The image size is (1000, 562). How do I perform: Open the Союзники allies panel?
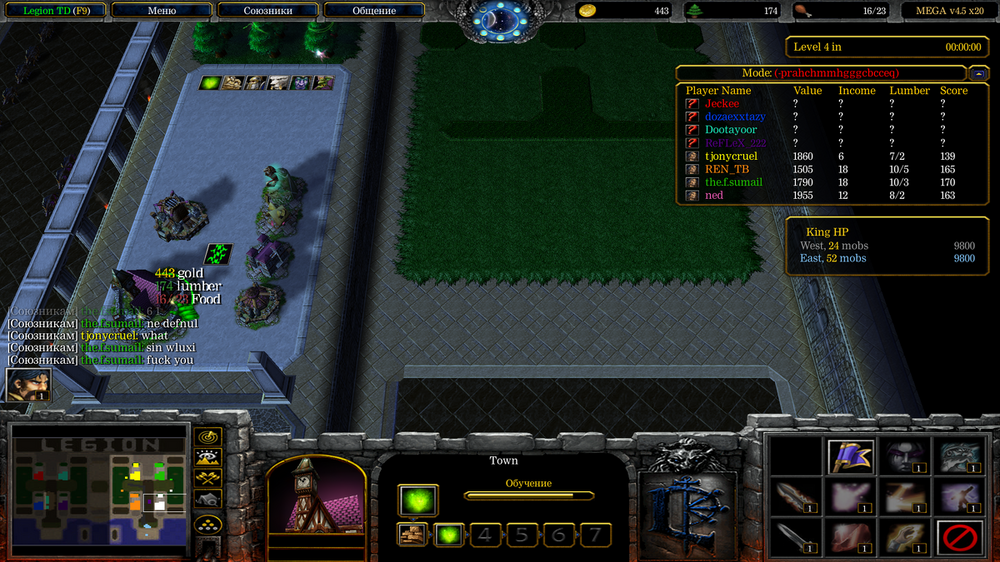click(x=267, y=11)
